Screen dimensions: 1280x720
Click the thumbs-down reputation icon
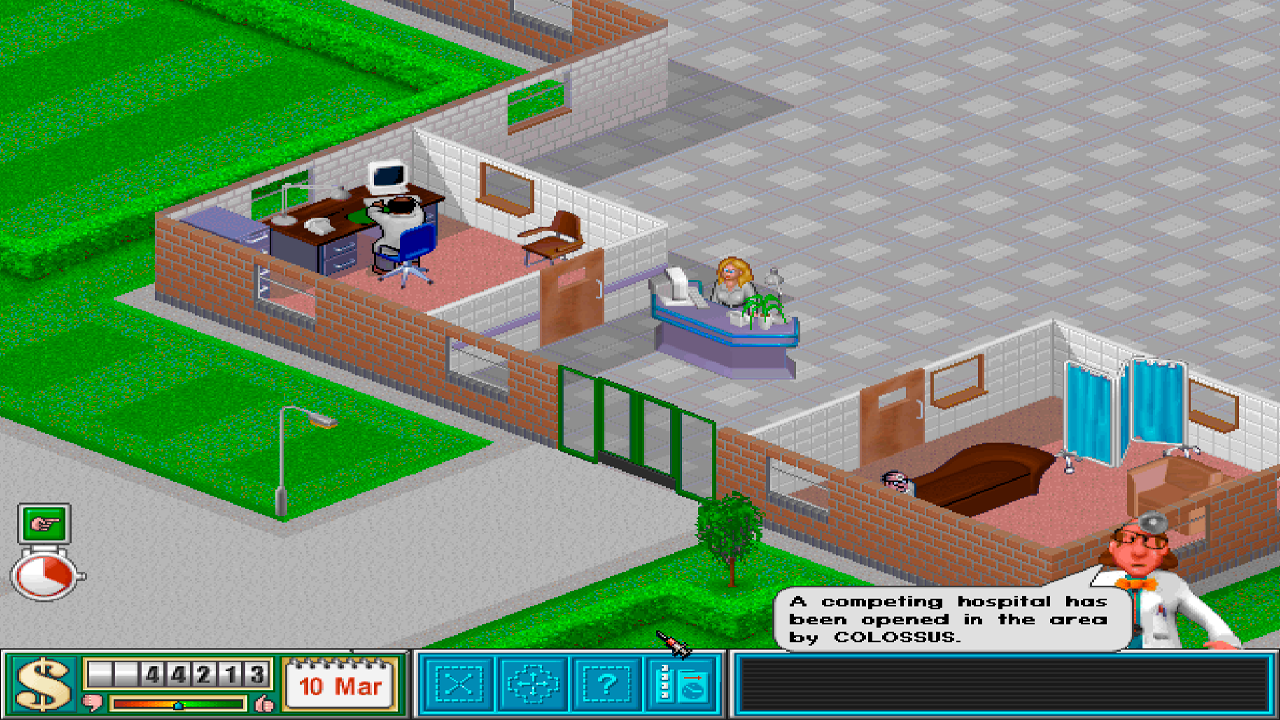pos(91,700)
